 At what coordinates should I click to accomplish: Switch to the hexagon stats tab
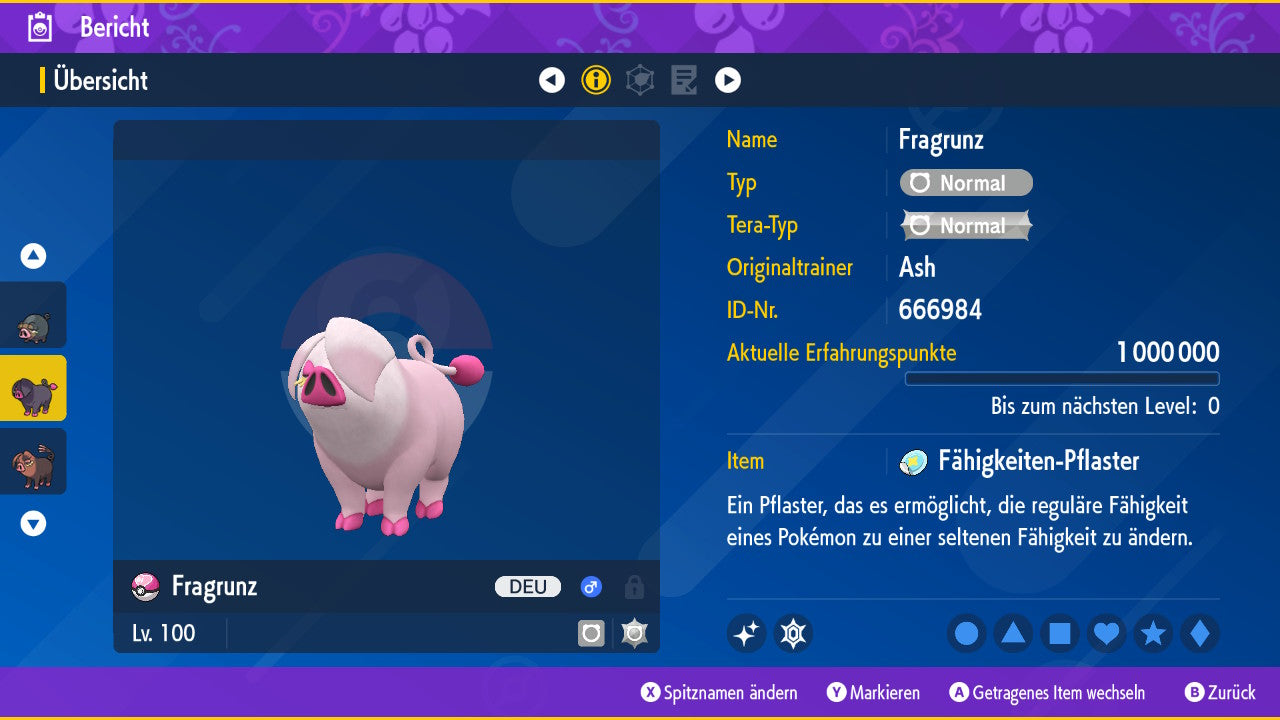pyautogui.click(x=640, y=80)
